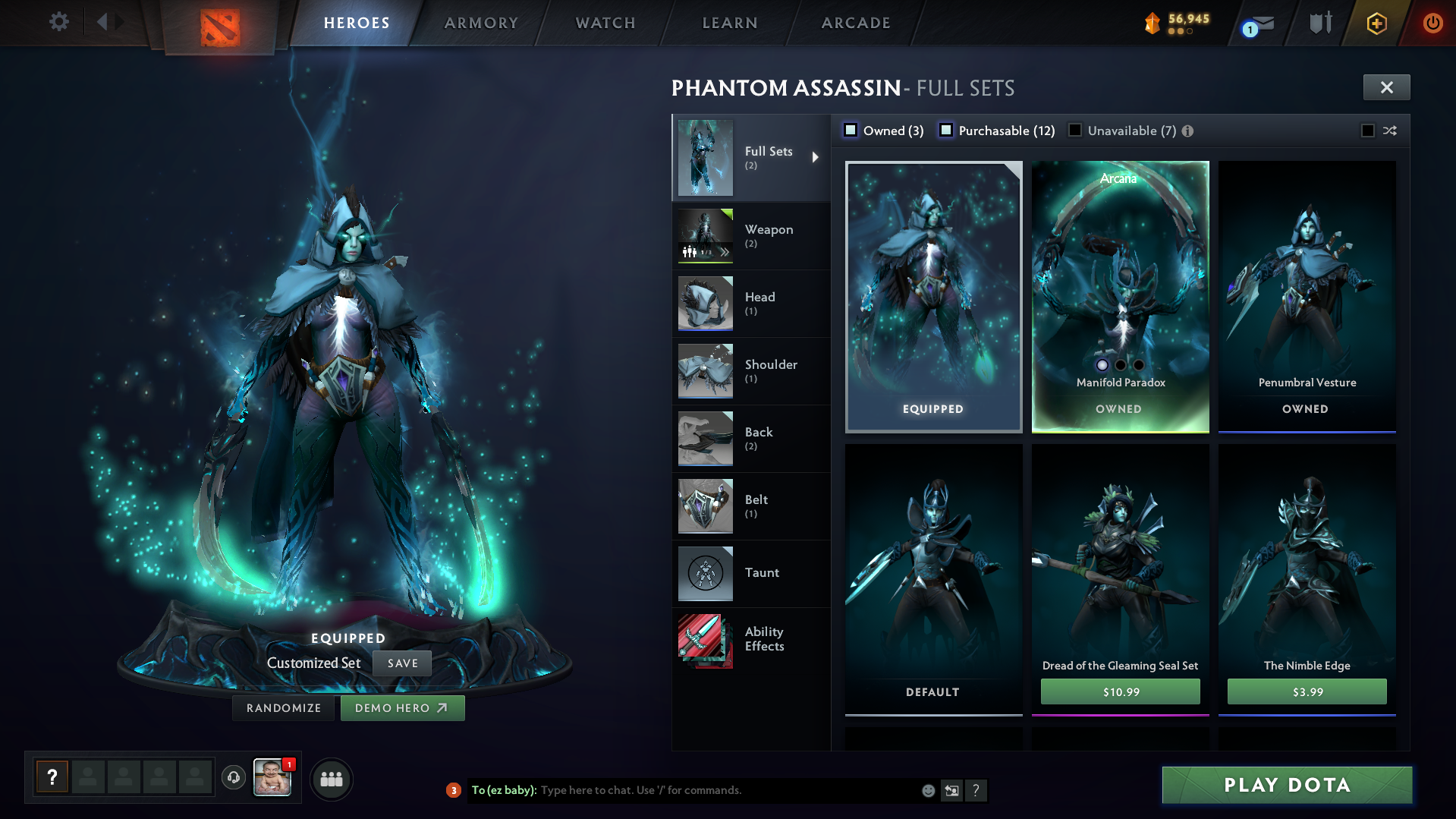
Task: Save the customized set
Action: [x=402, y=663]
